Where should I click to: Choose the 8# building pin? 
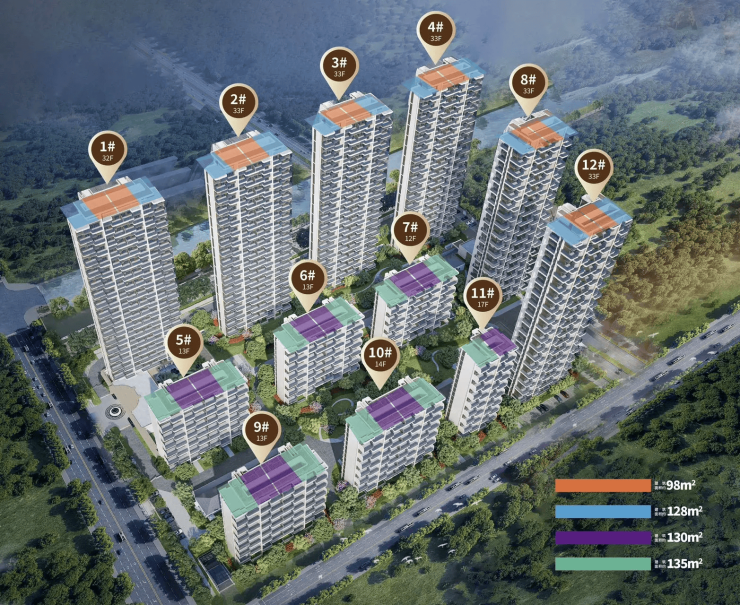529,84
